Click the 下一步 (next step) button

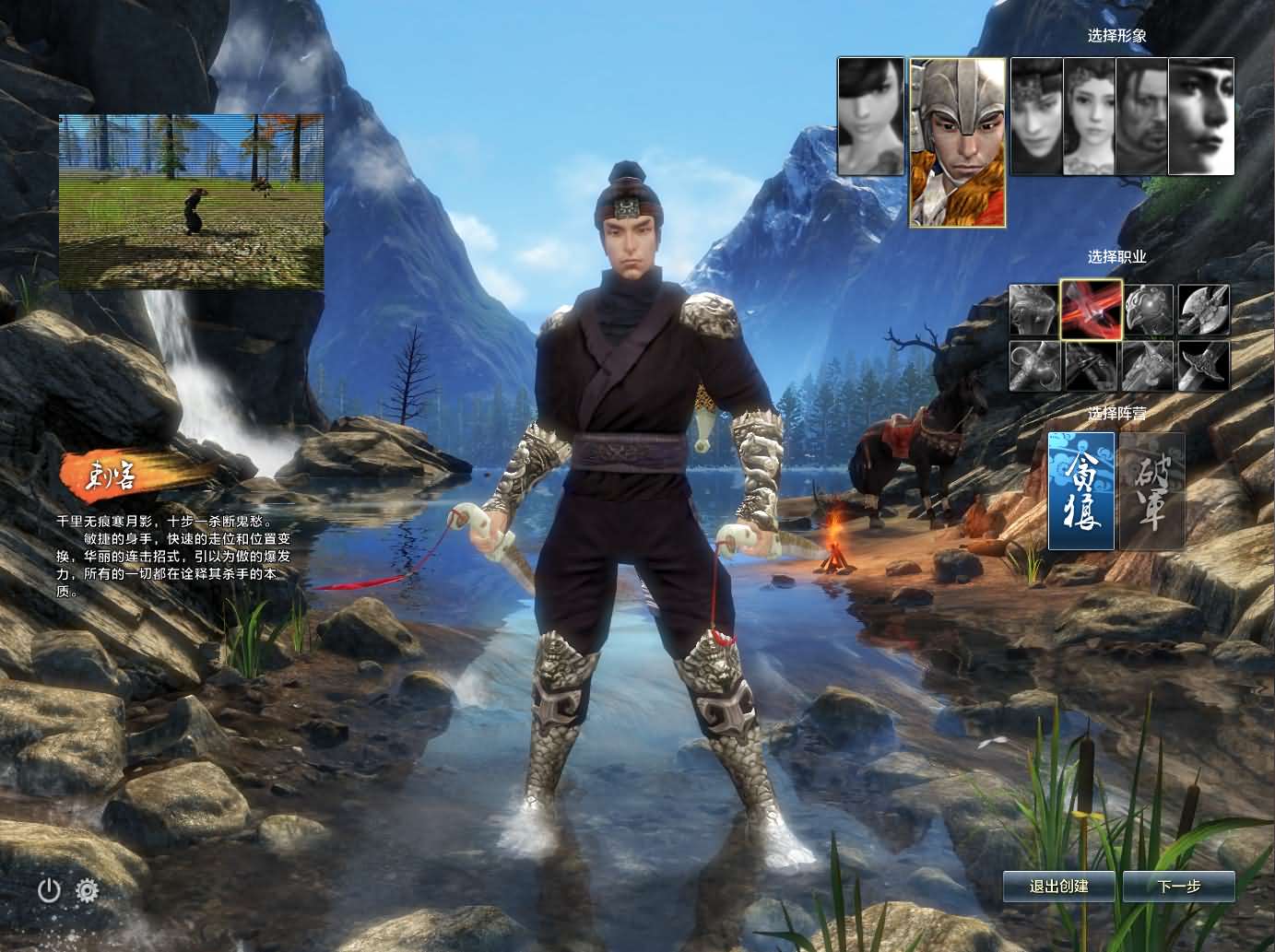1178,887
